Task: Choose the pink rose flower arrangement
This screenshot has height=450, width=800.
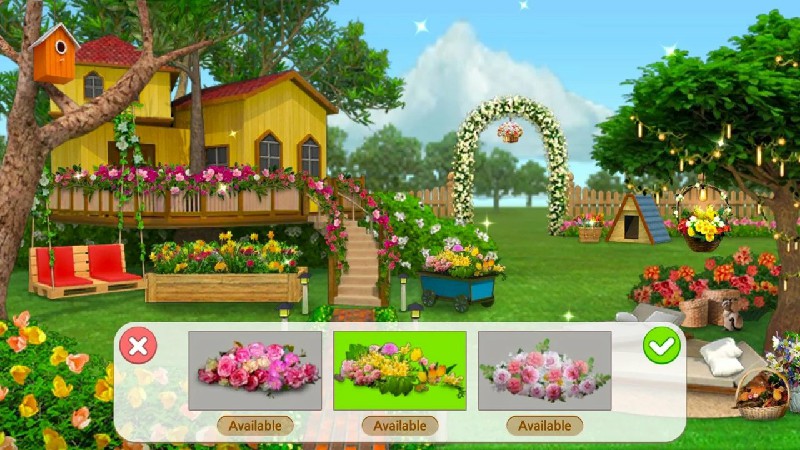Action: click(x=255, y=371)
